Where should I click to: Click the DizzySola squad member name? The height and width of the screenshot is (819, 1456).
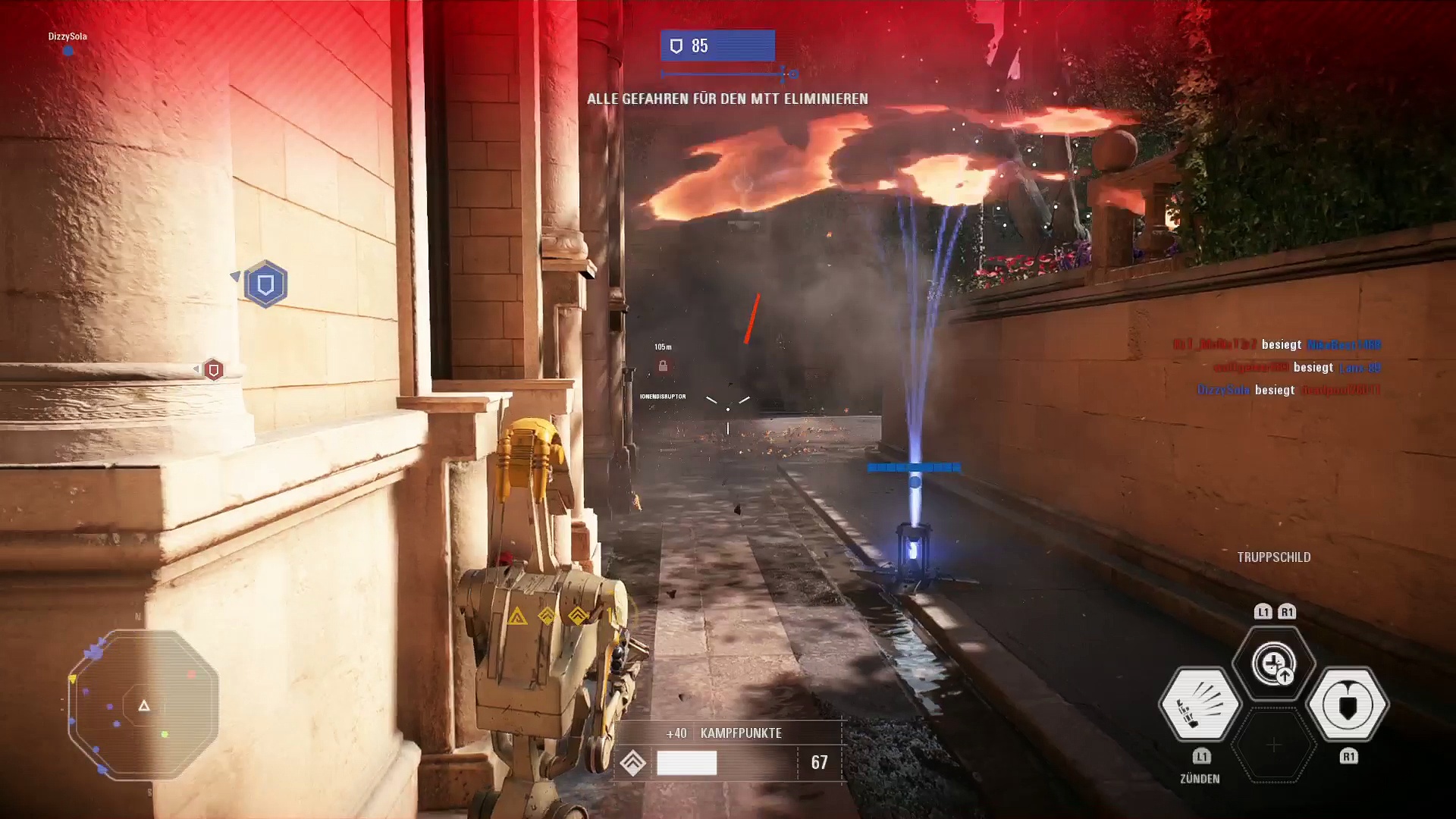(x=67, y=36)
